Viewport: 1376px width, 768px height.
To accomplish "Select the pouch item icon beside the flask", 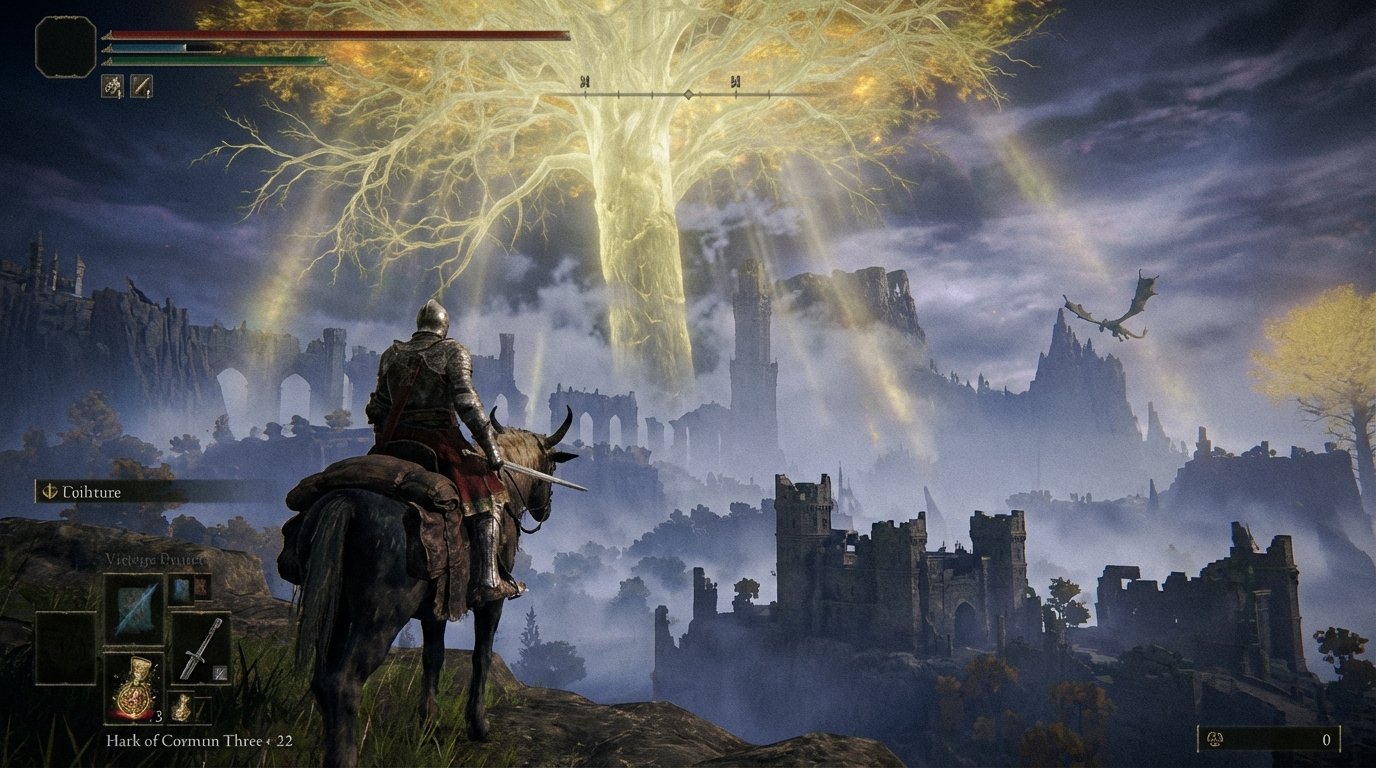I will (182, 705).
